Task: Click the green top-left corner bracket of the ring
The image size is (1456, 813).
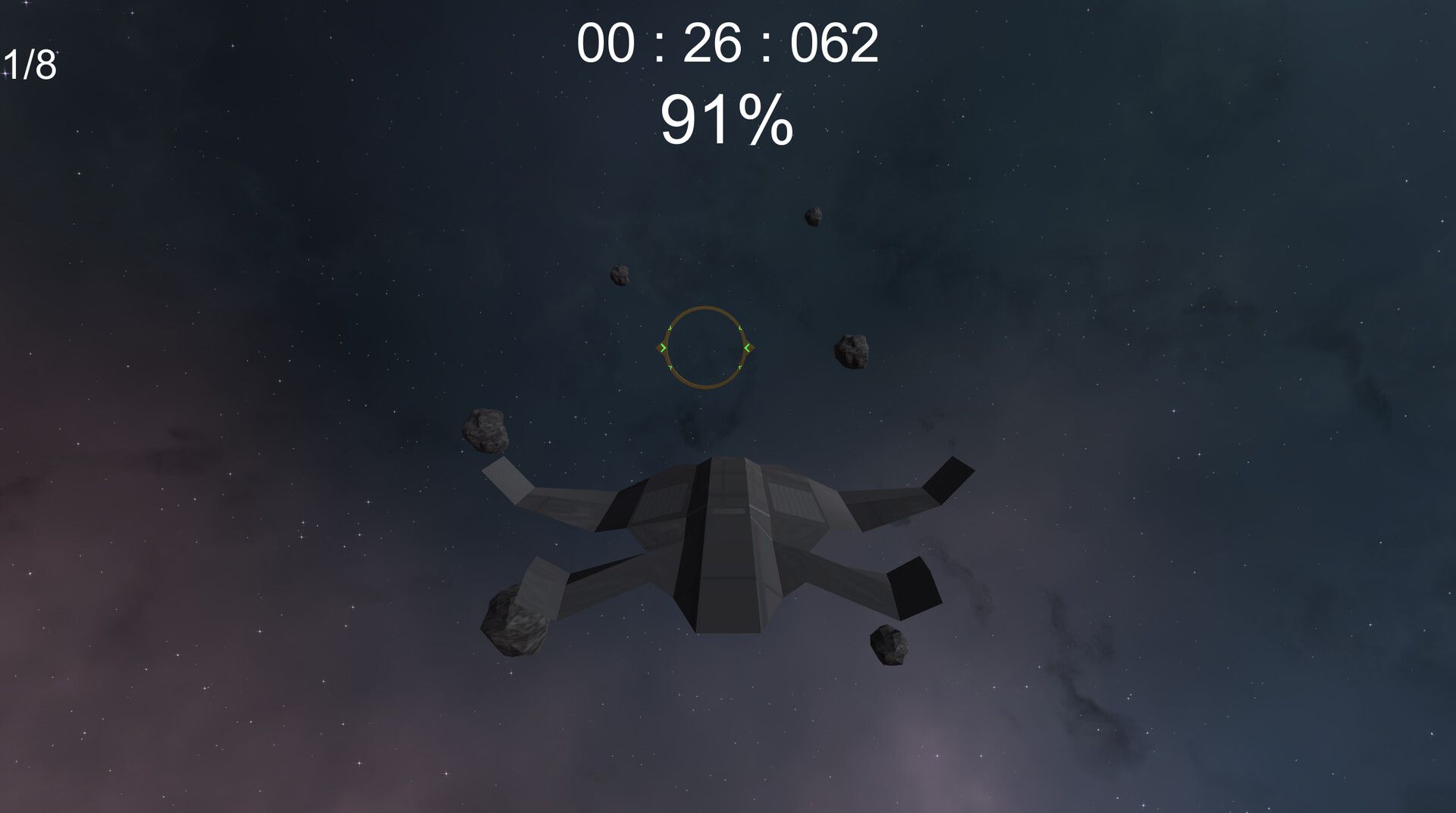Action: tap(670, 328)
